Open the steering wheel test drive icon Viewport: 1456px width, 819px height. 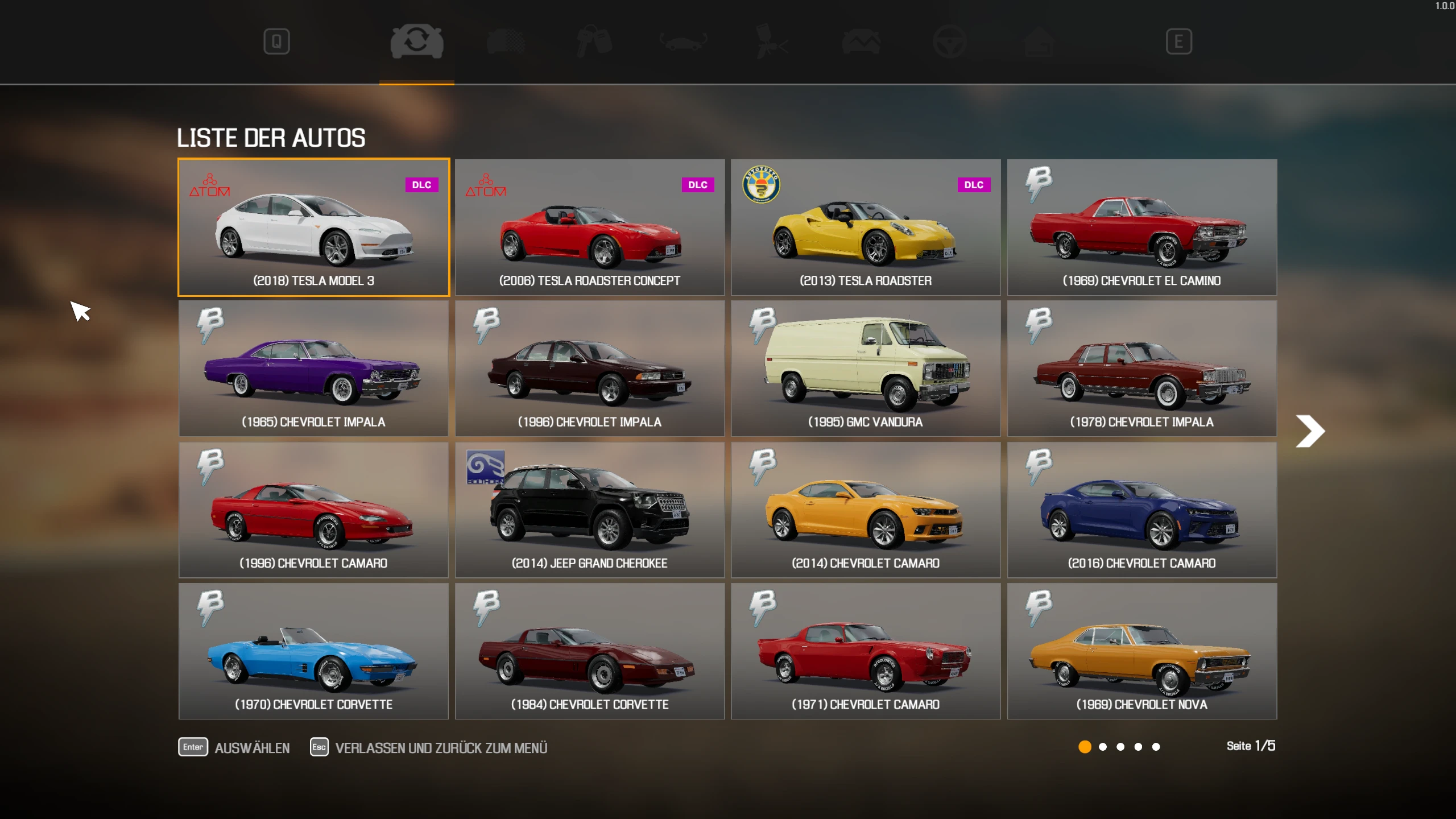(x=951, y=41)
